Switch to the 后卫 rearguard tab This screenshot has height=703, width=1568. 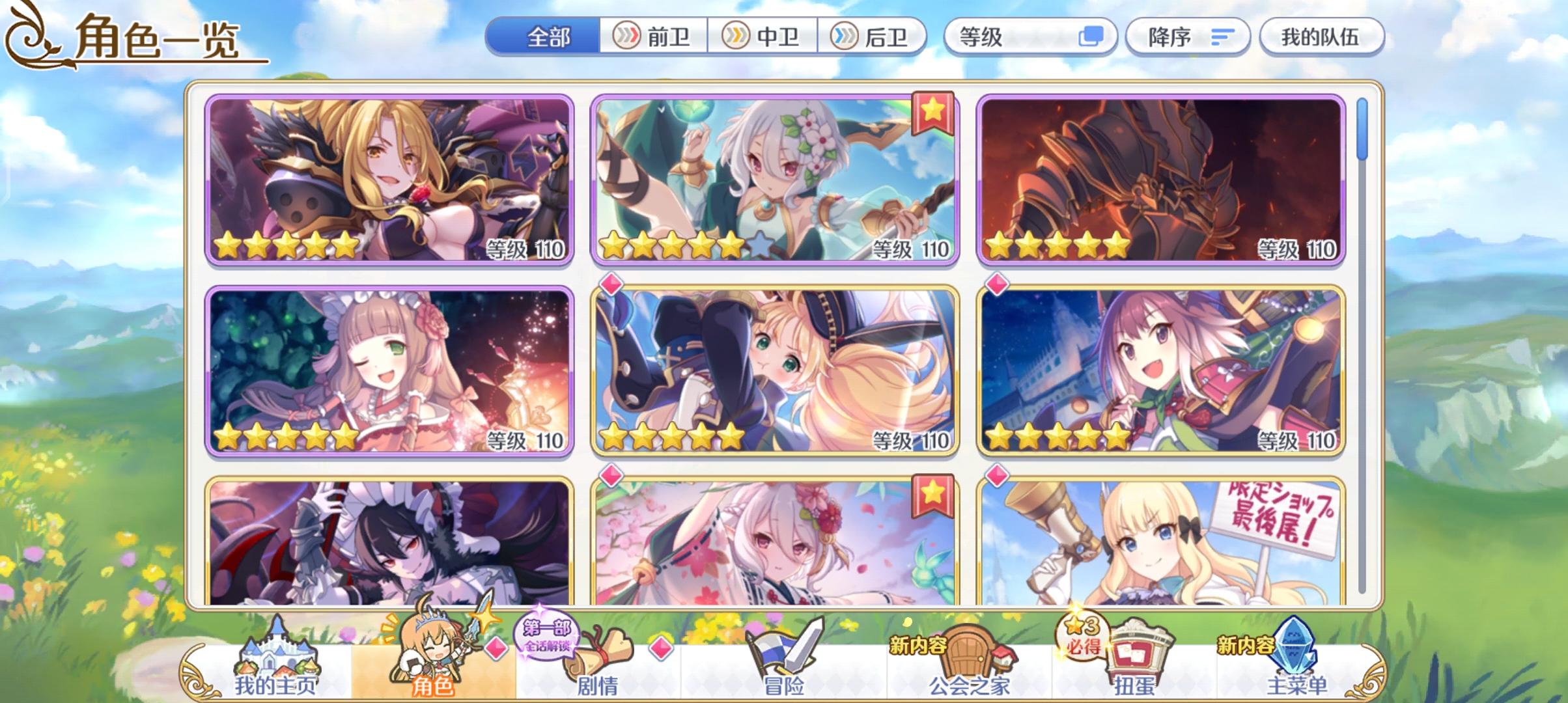[874, 37]
